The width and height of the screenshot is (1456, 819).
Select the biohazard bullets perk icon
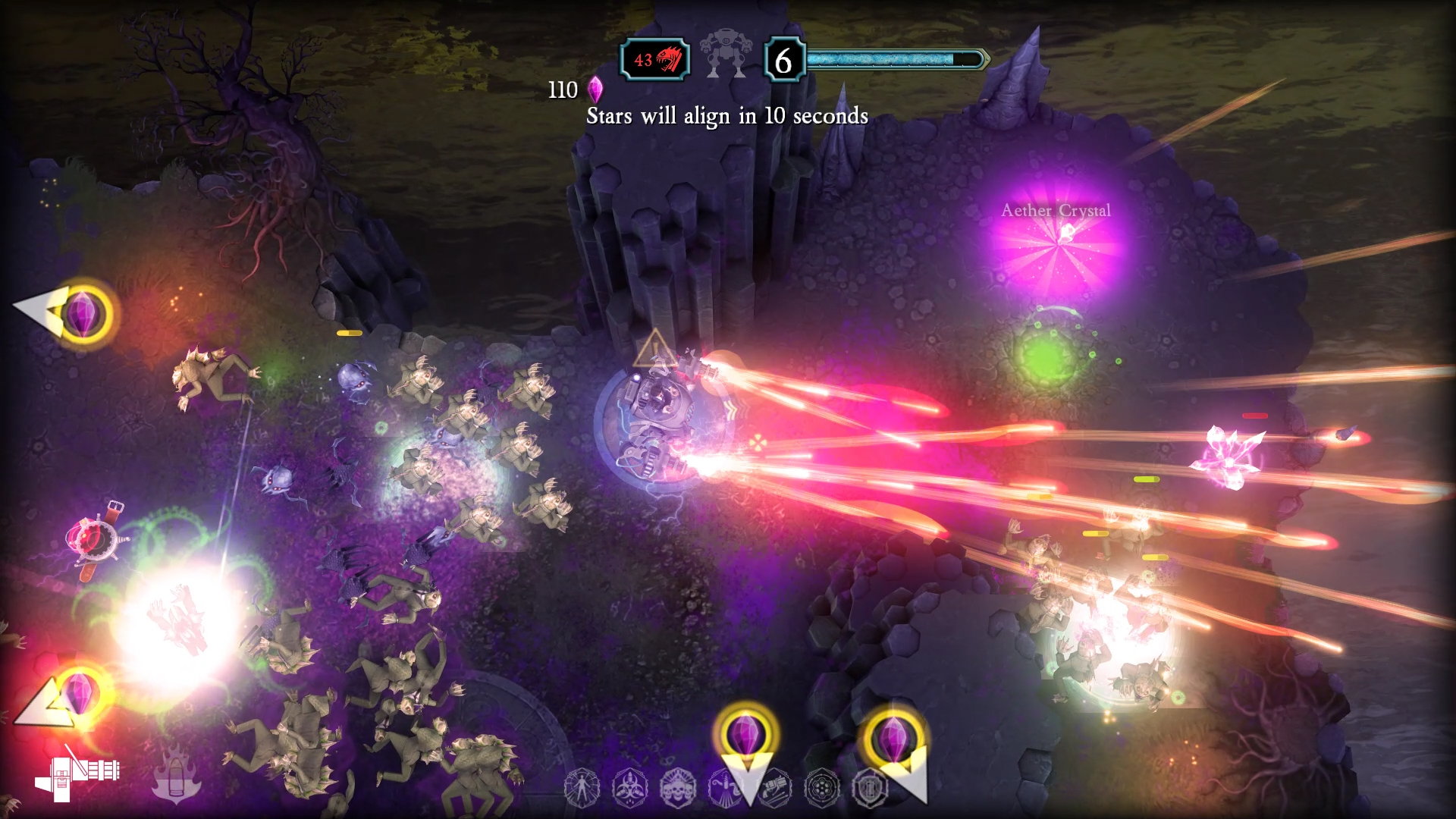click(629, 789)
